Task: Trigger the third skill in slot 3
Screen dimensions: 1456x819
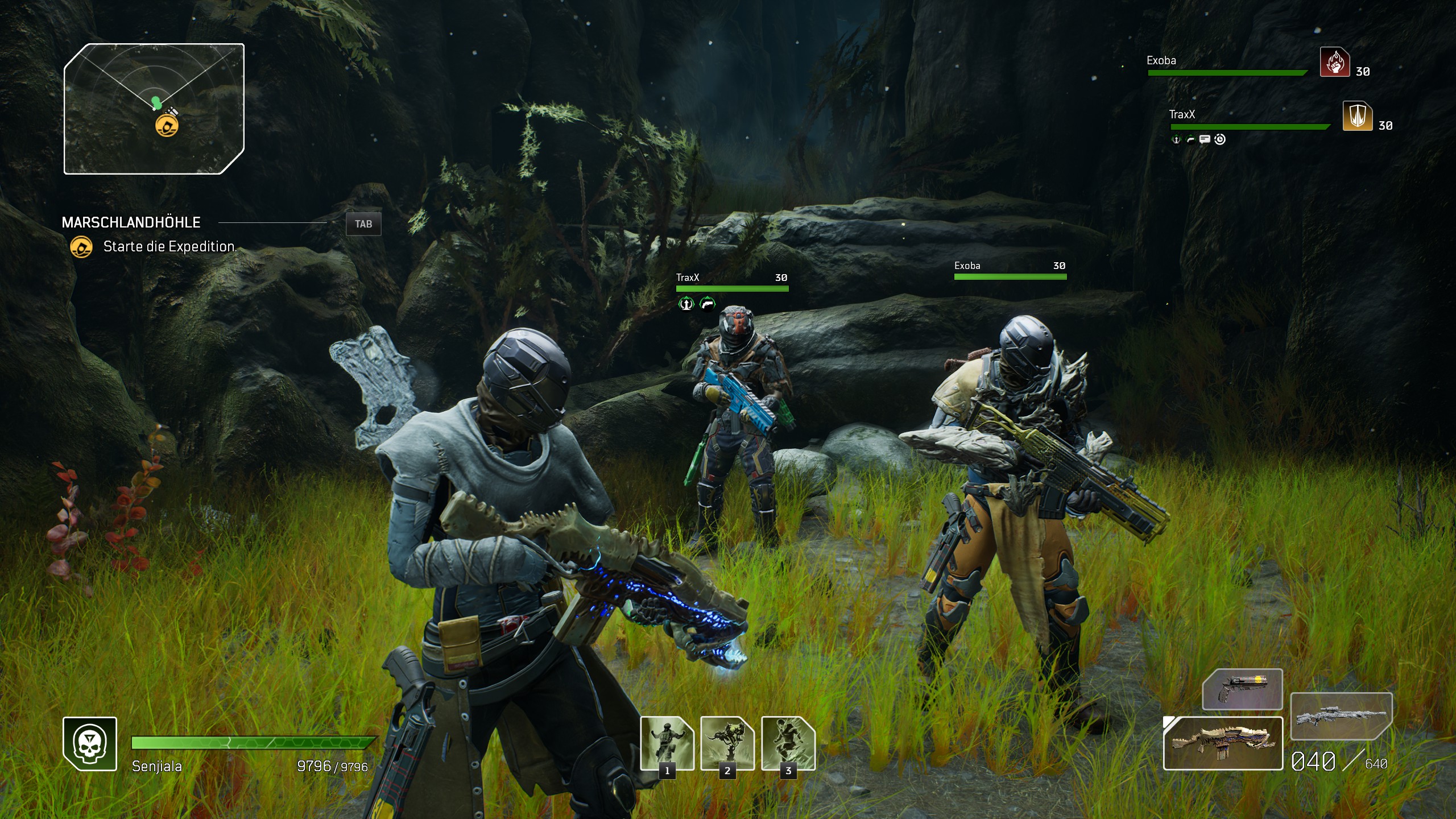Action: (x=788, y=742)
